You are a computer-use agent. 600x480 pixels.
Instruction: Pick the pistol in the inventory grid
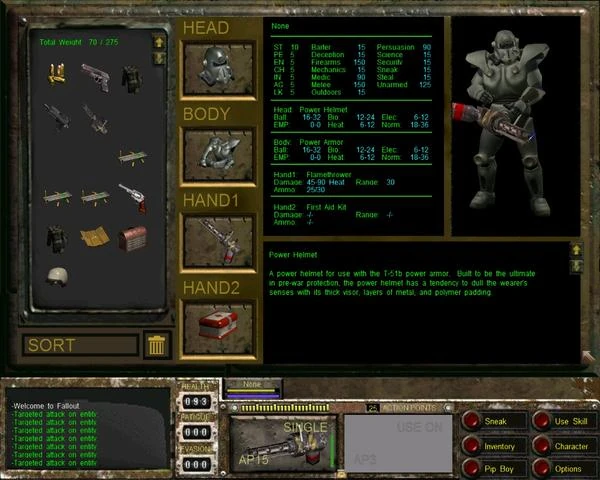tap(95, 76)
